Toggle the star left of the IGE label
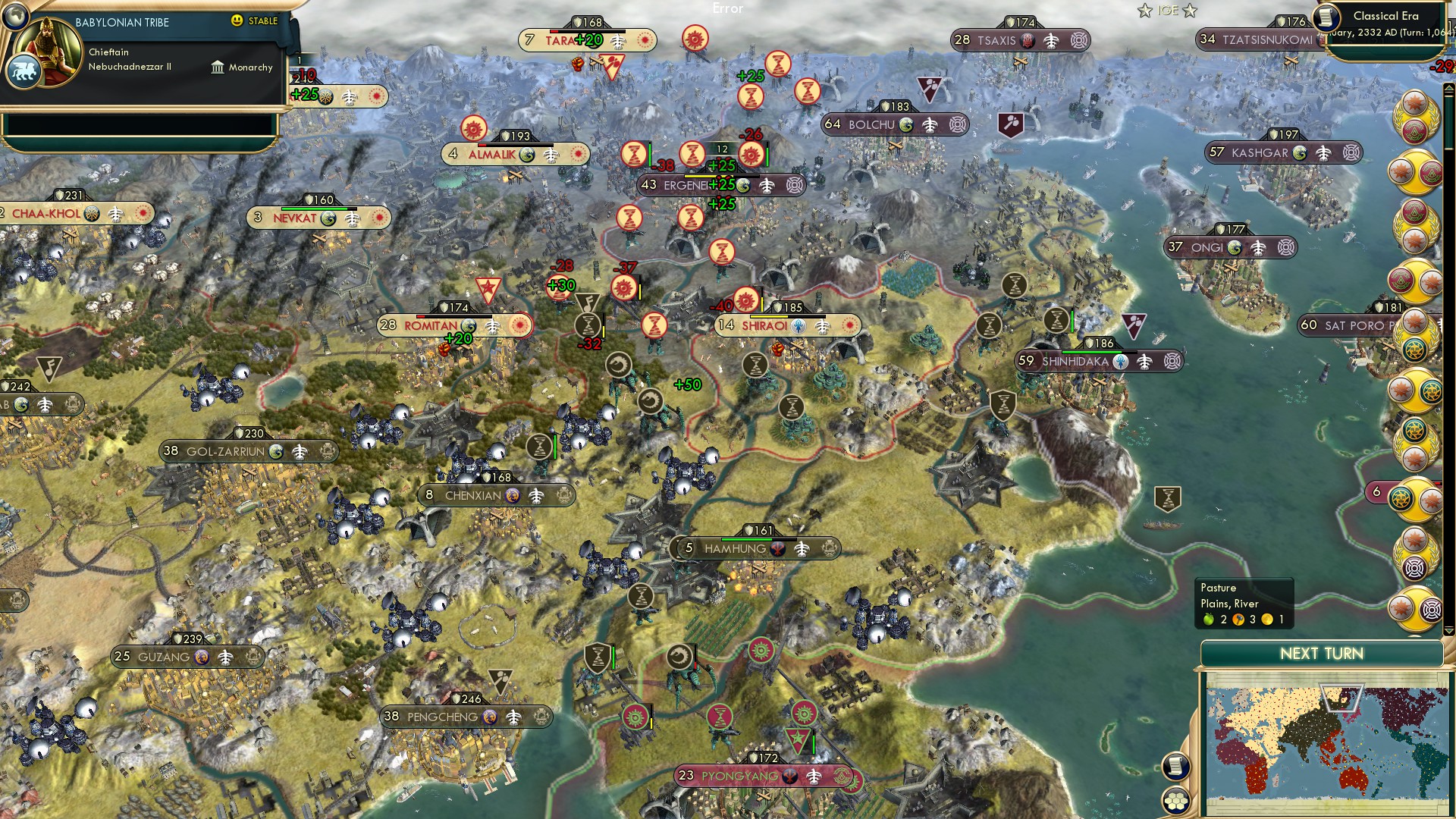The width and height of the screenshot is (1456, 819). click(1144, 10)
